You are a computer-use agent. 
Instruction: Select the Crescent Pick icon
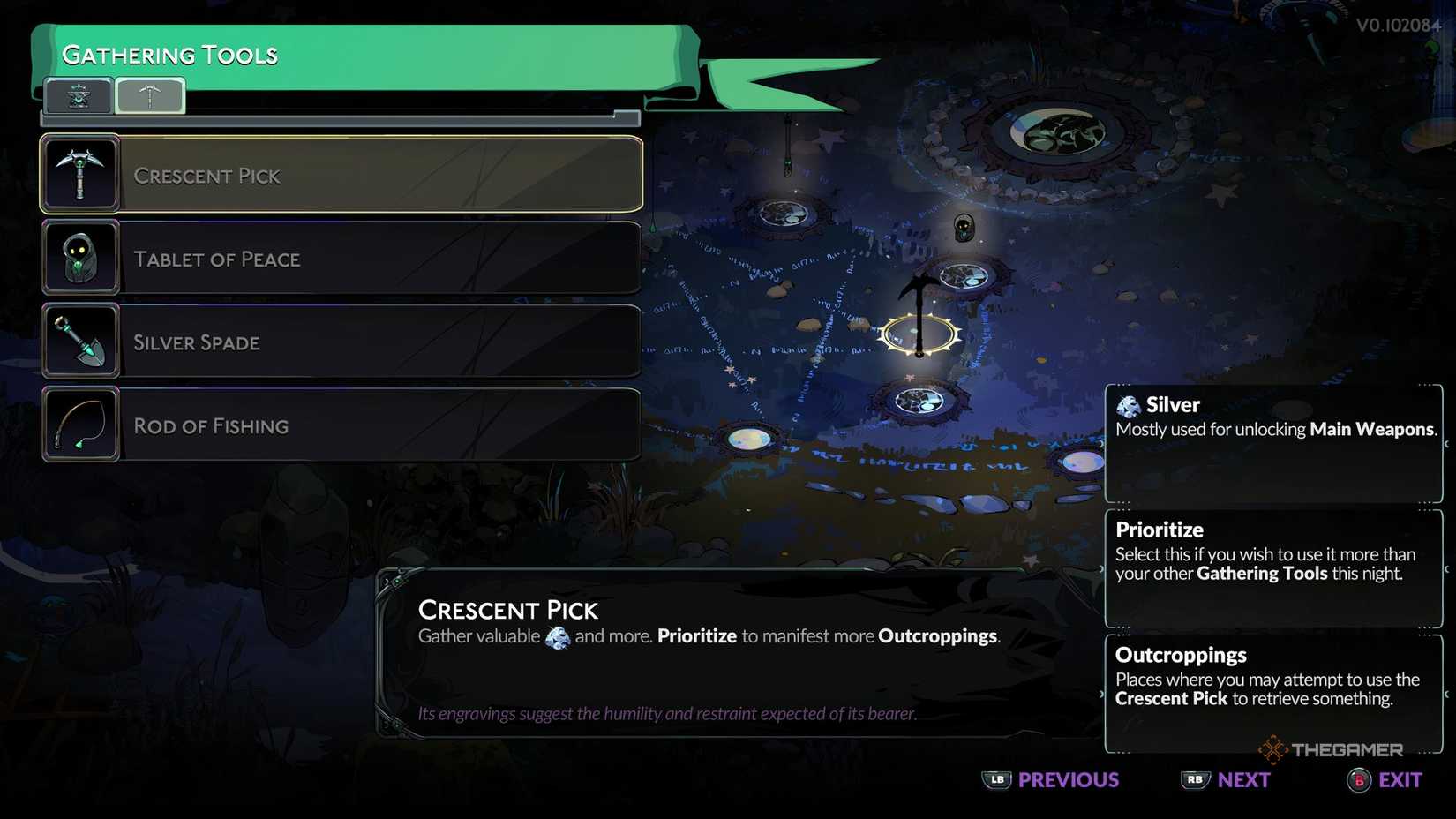(x=79, y=173)
